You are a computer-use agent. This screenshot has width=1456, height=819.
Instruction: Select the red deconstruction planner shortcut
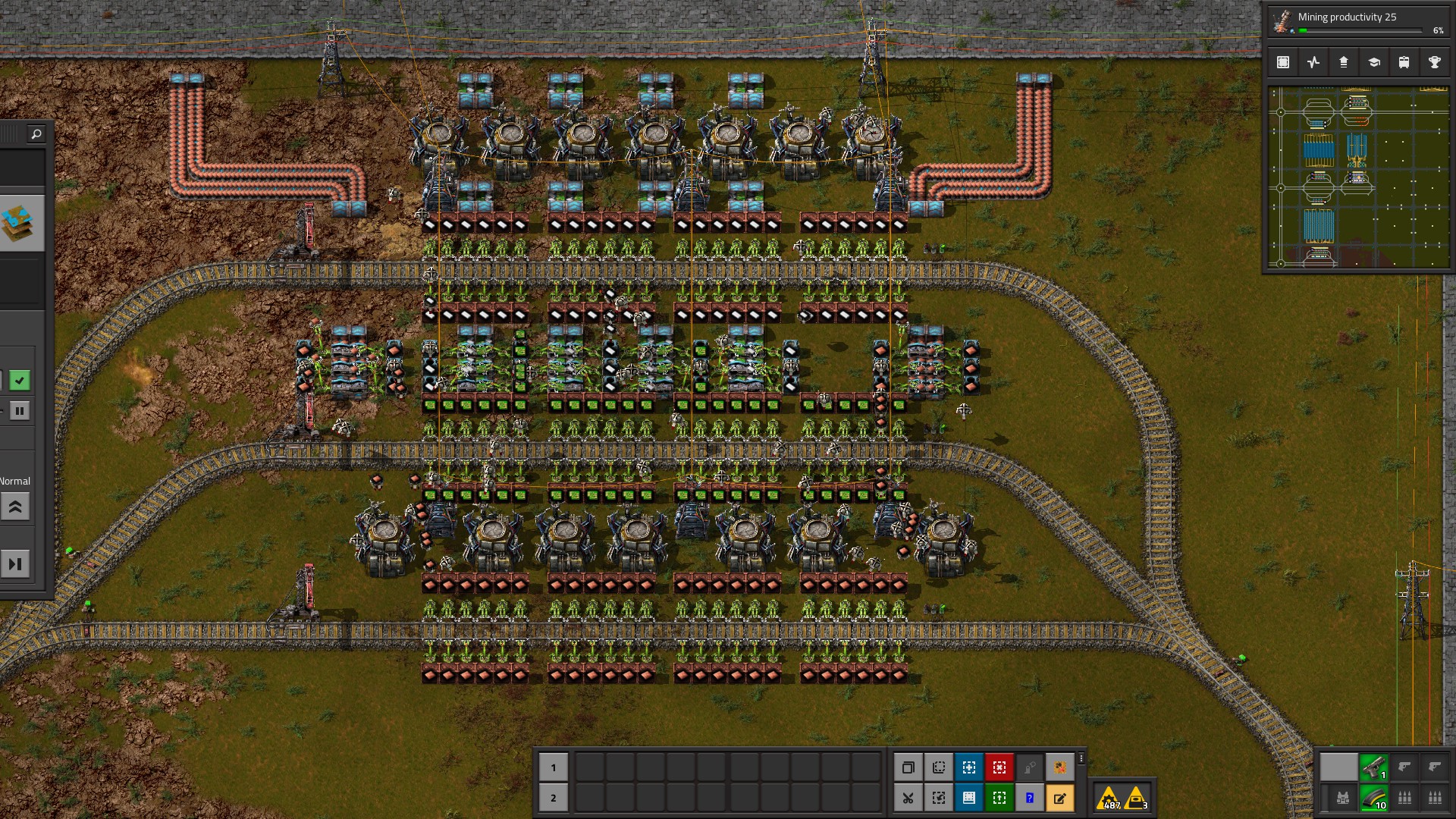click(x=999, y=767)
